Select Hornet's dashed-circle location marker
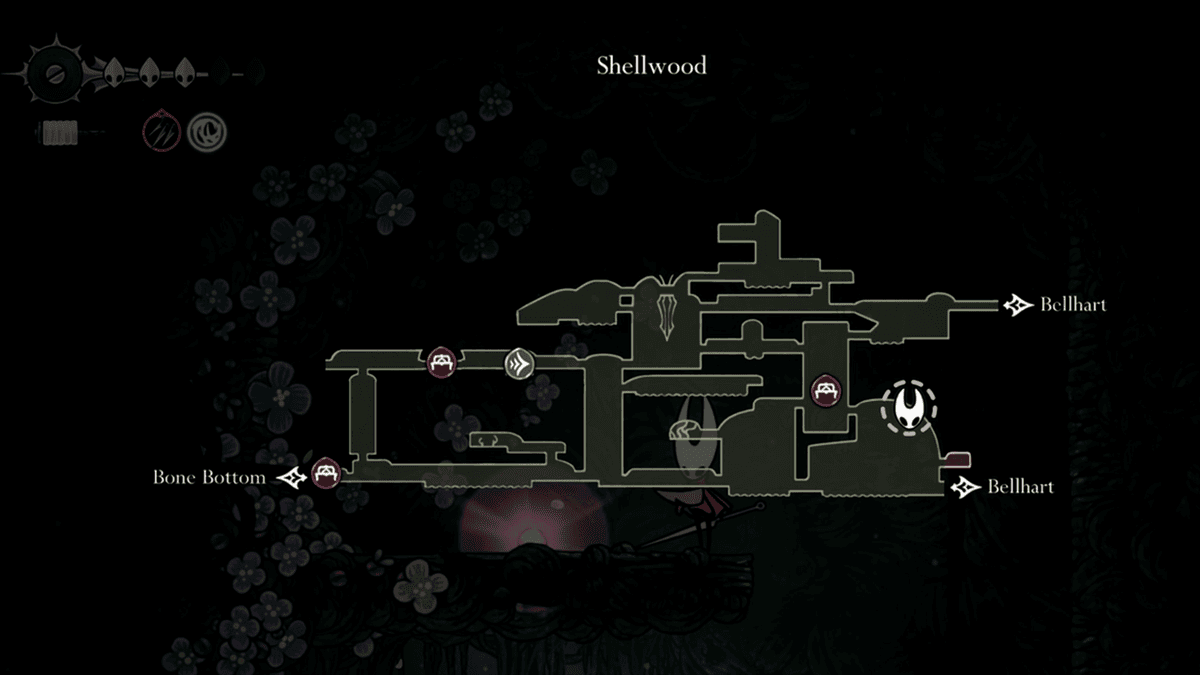 (909, 407)
